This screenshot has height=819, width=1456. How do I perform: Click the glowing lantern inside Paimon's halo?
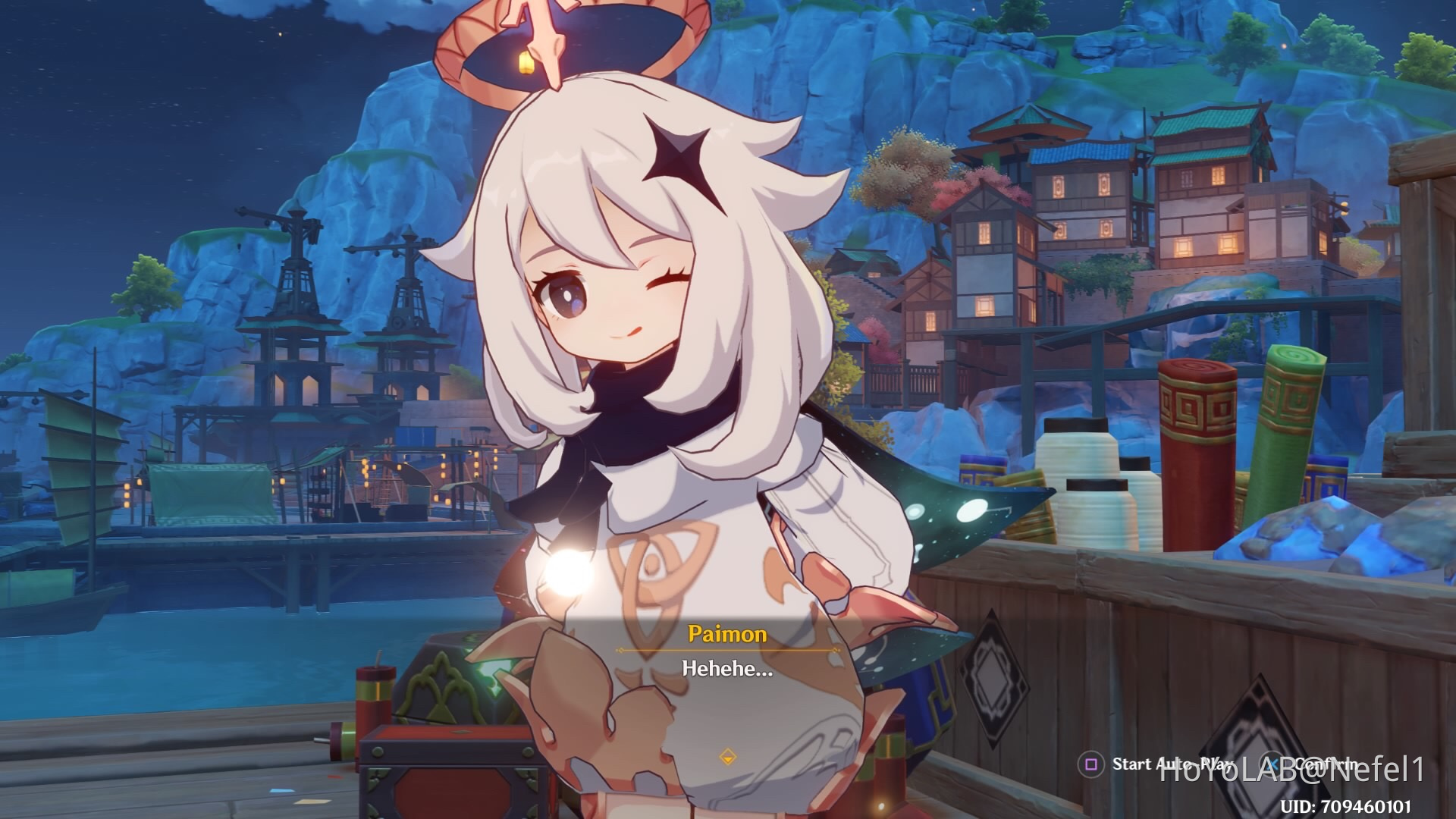coord(526,64)
